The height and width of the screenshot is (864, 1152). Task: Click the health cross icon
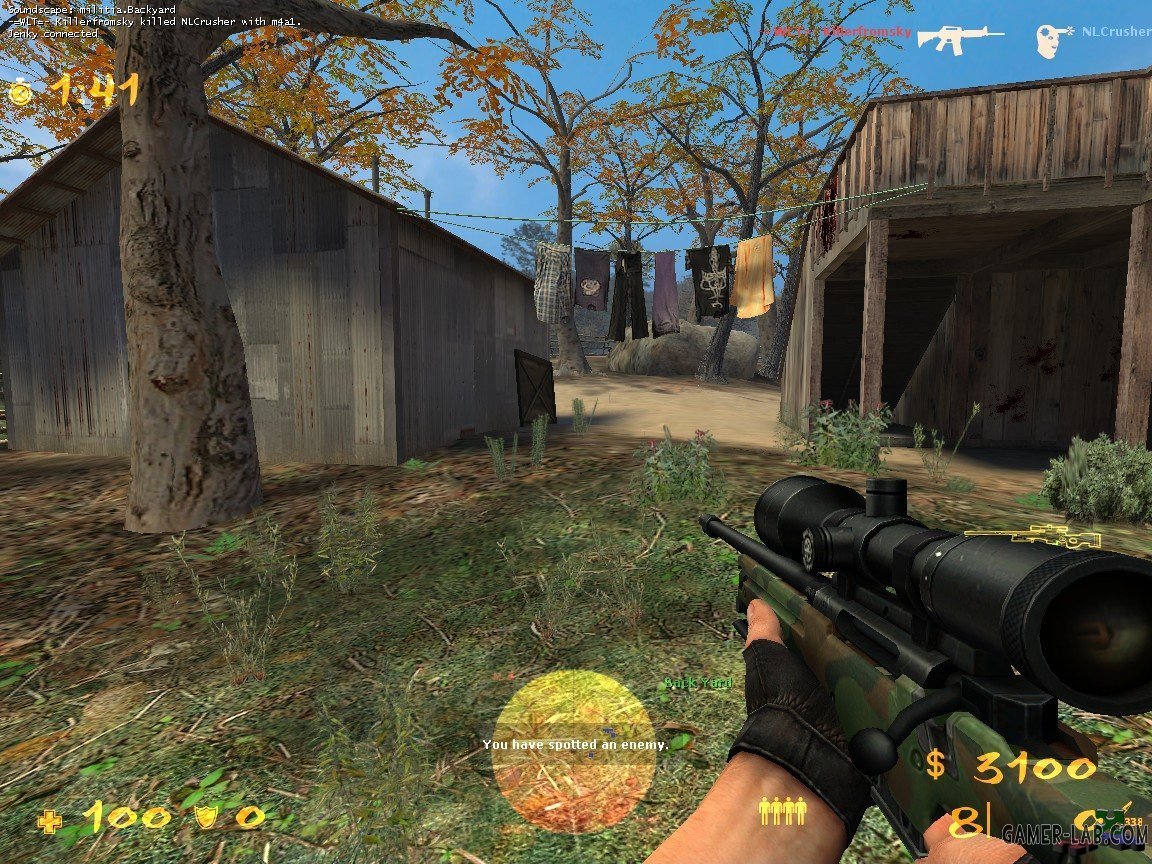point(49,821)
